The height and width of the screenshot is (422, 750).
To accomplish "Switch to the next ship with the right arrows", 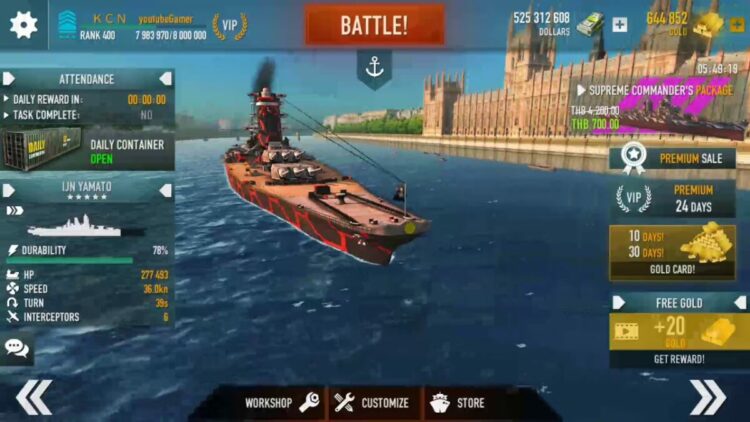I will (x=707, y=397).
